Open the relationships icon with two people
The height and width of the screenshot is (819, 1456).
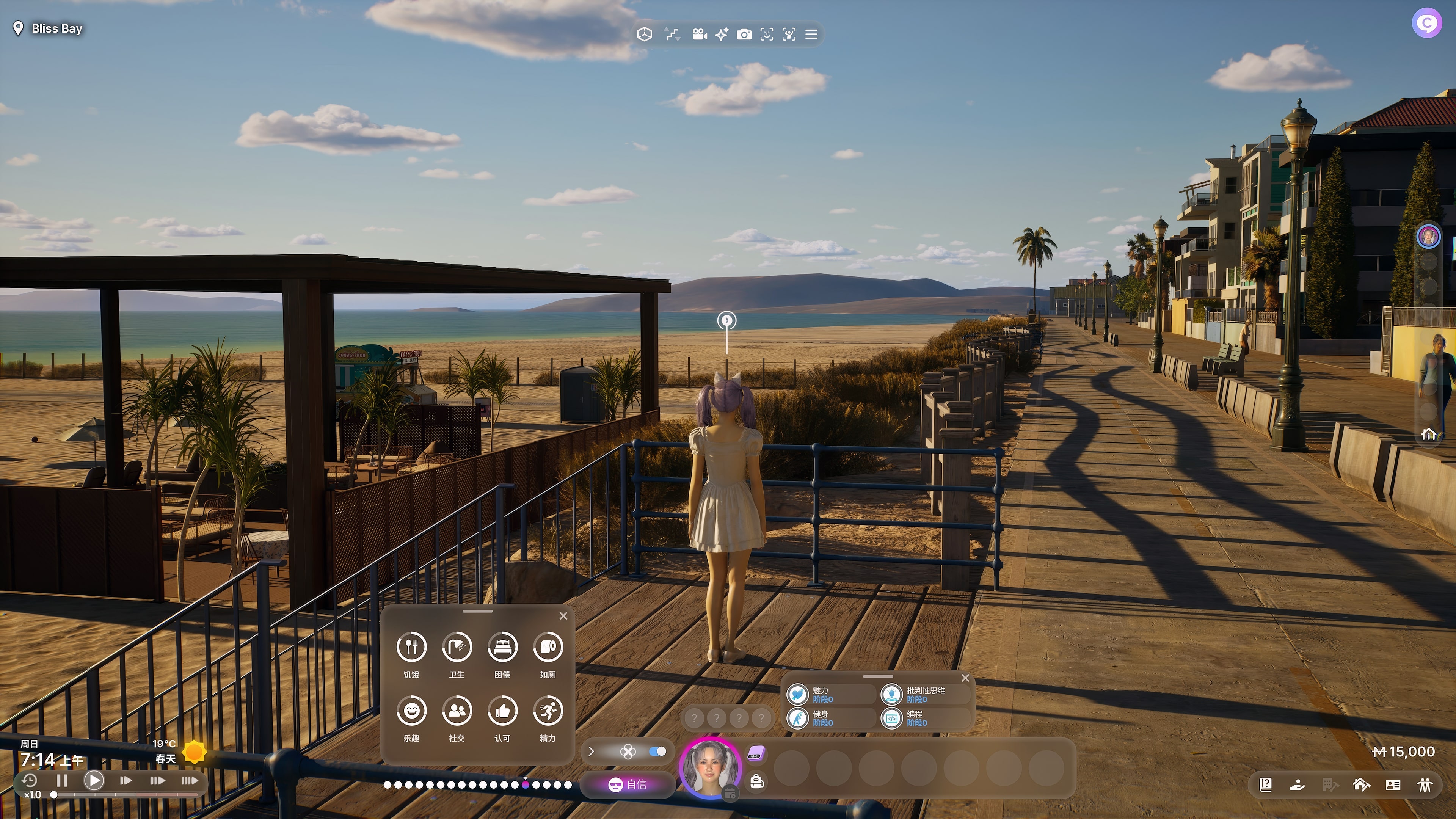(1425, 784)
